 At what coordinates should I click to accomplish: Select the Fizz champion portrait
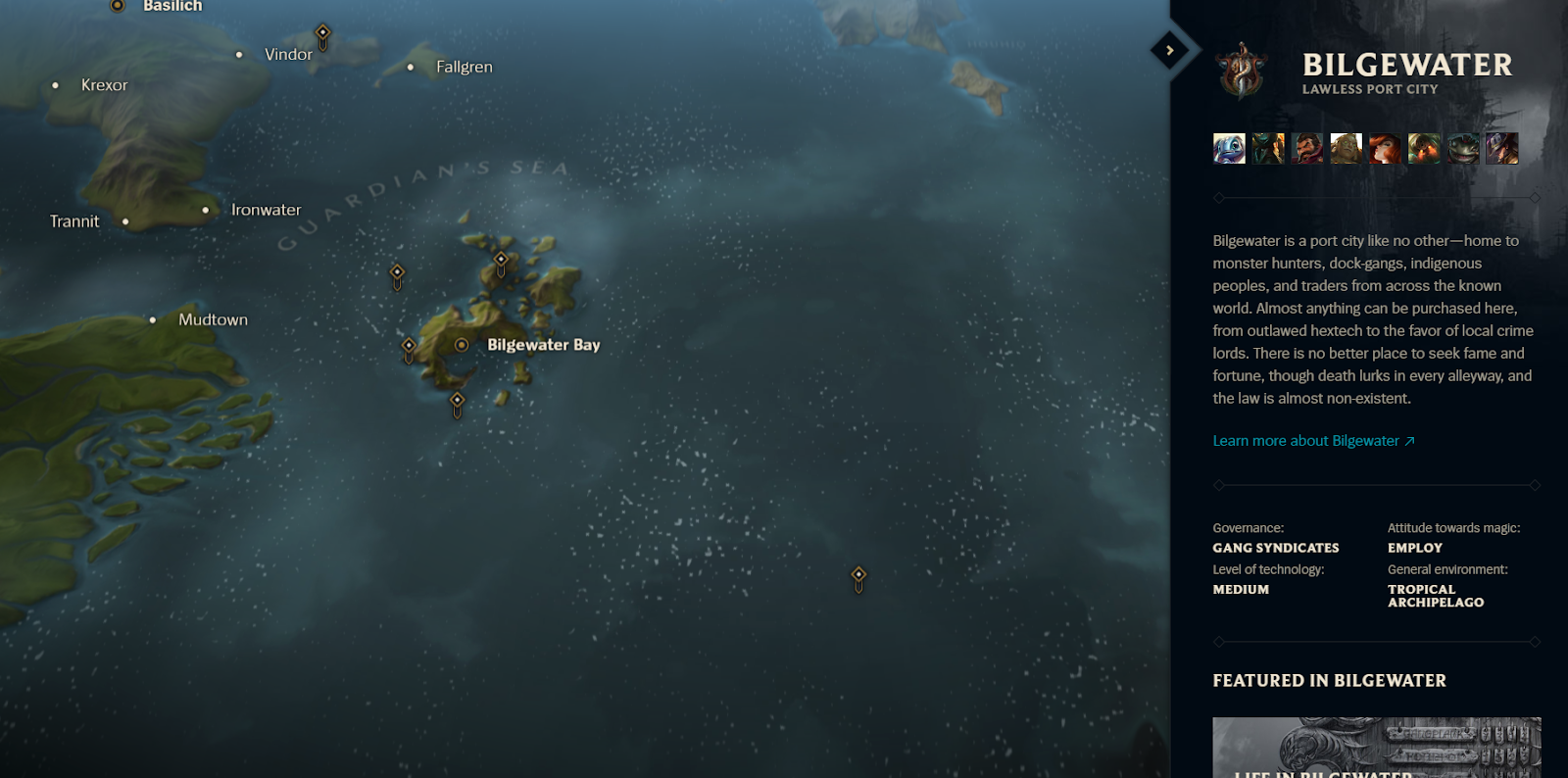tap(1229, 148)
